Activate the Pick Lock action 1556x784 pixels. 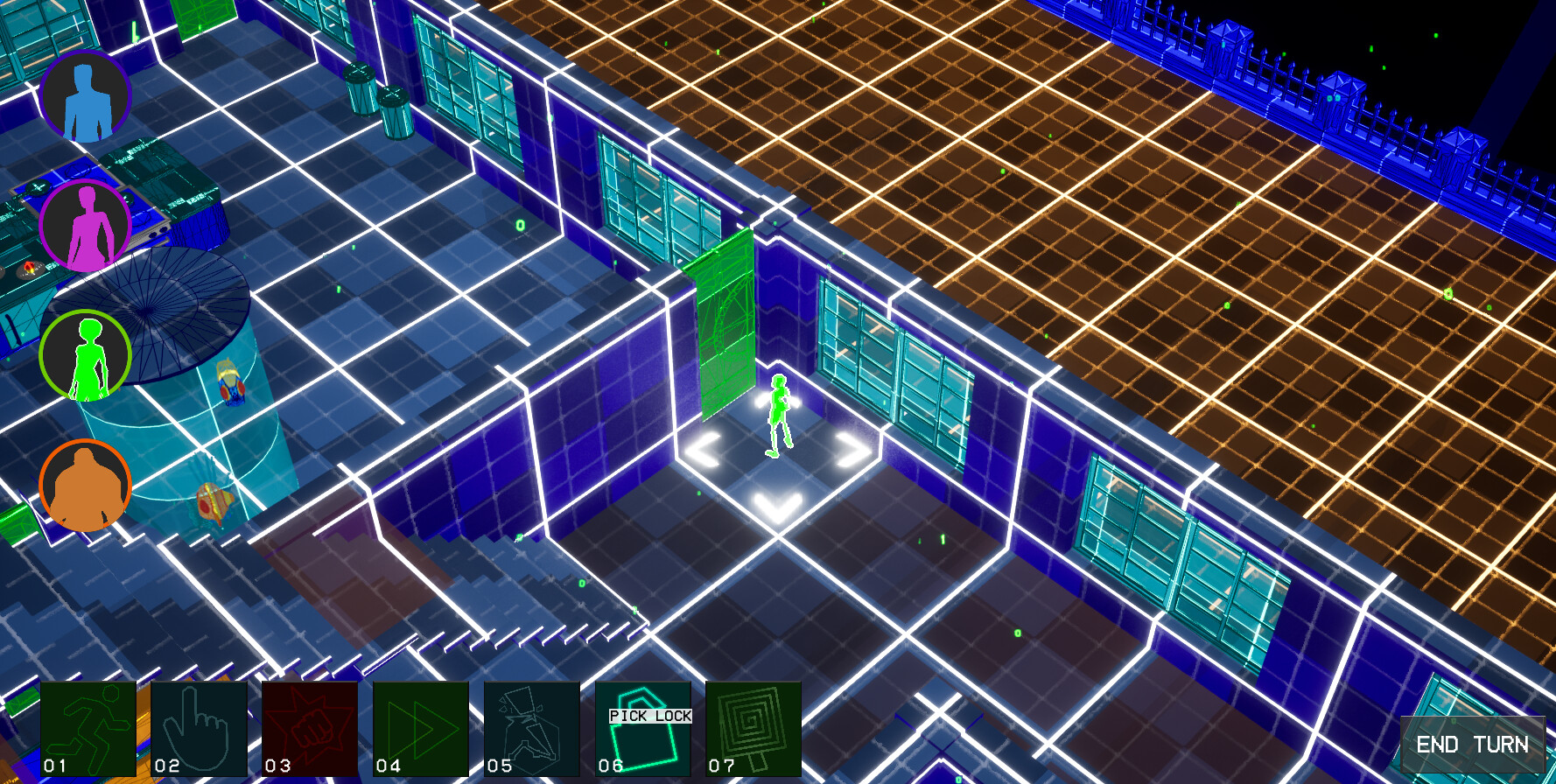(643, 739)
